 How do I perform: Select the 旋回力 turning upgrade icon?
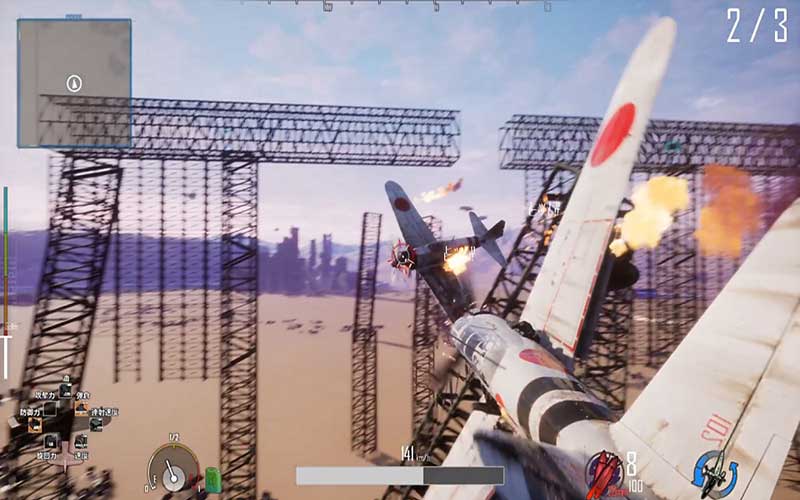pos(49,441)
